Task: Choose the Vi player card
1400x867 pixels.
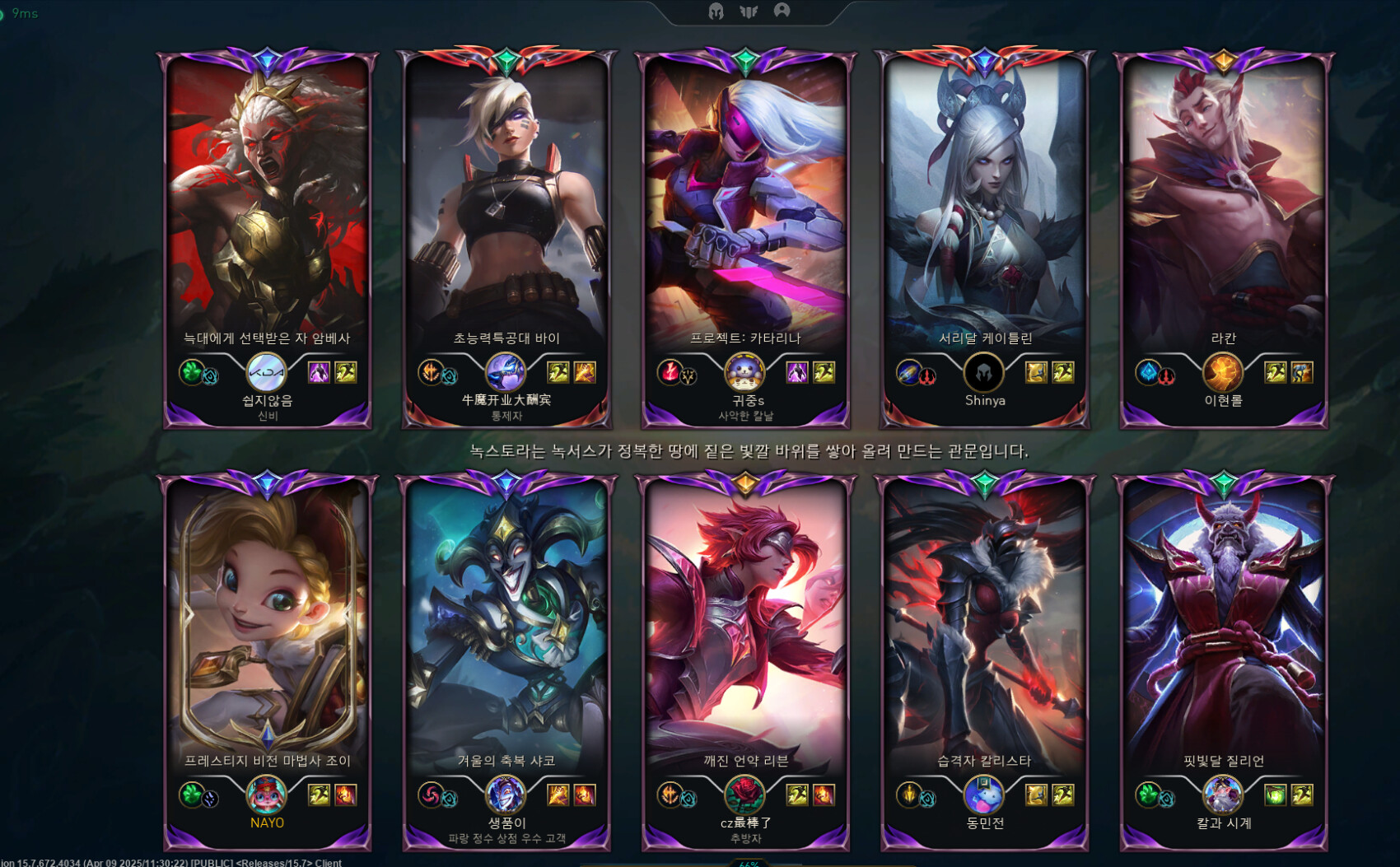Action: pyautogui.click(x=506, y=206)
